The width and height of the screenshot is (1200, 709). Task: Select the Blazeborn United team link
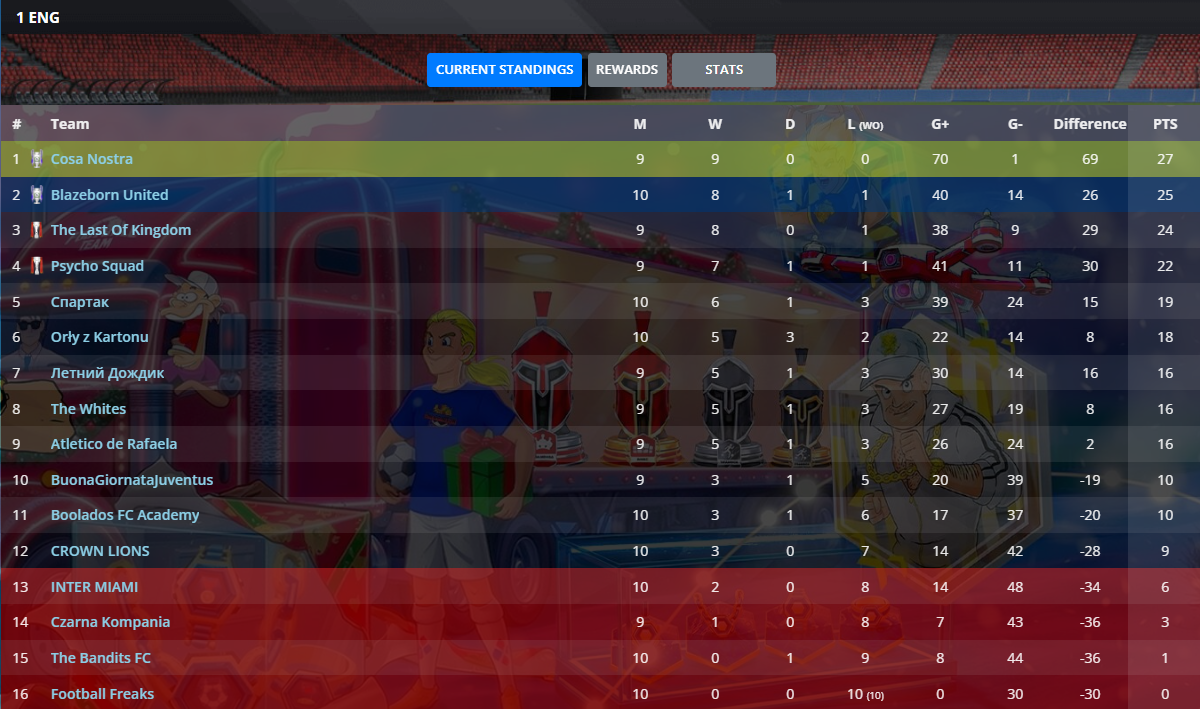[109, 195]
